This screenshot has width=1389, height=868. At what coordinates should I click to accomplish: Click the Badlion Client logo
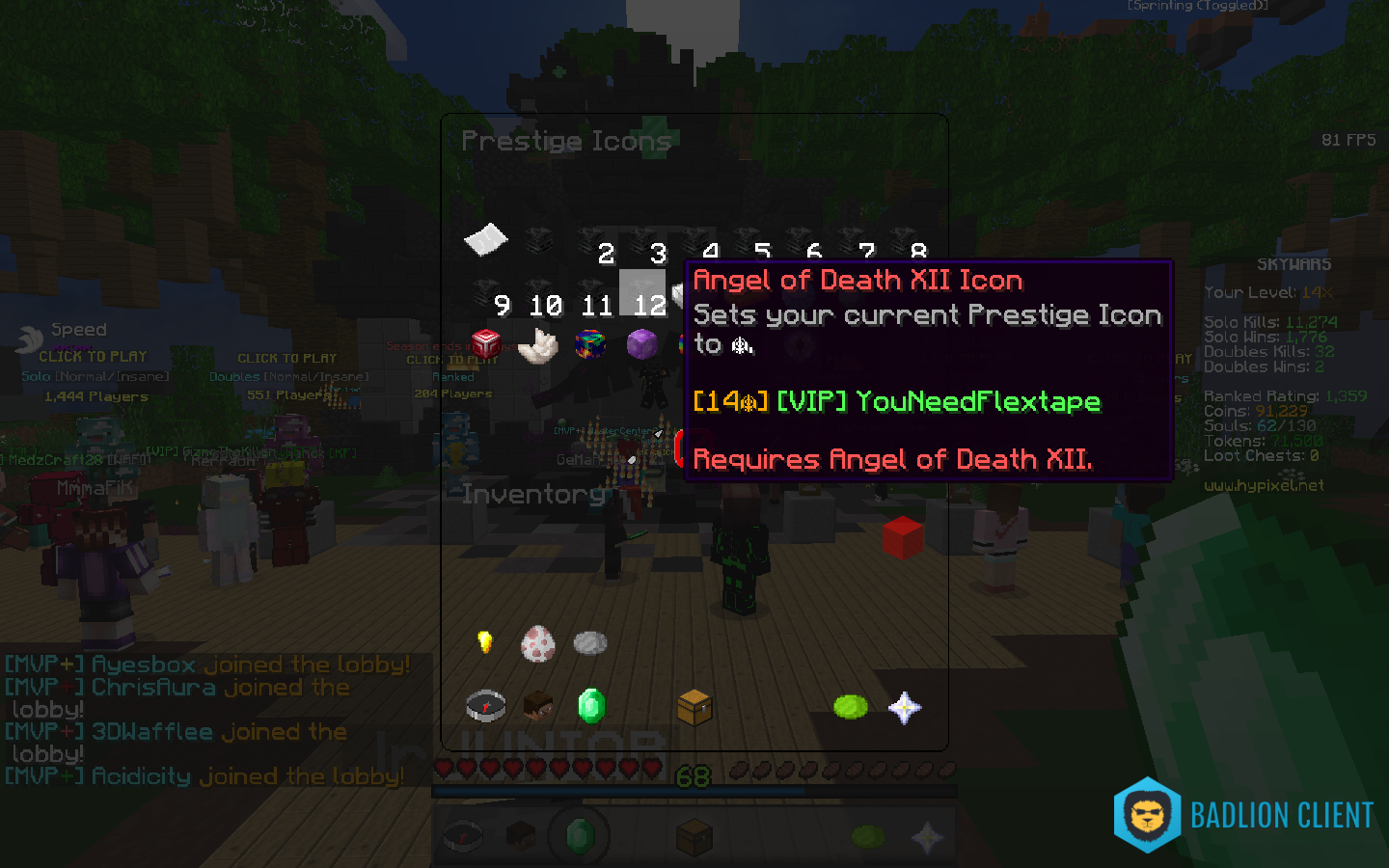[x=1146, y=815]
